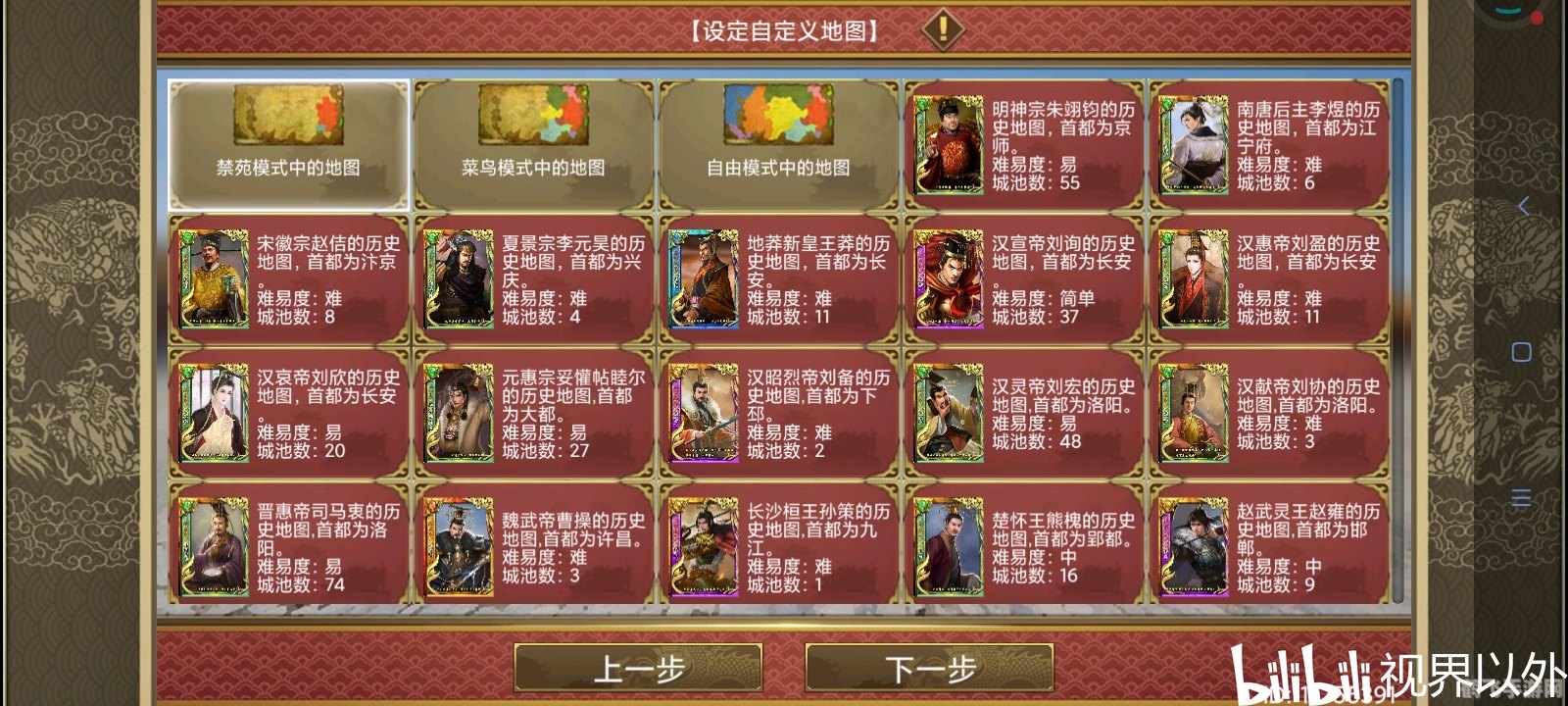Viewport: 1568px width, 706px height.
Task: Click the 赵武灵王赵雍 portrait
Action: point(1193,544)
